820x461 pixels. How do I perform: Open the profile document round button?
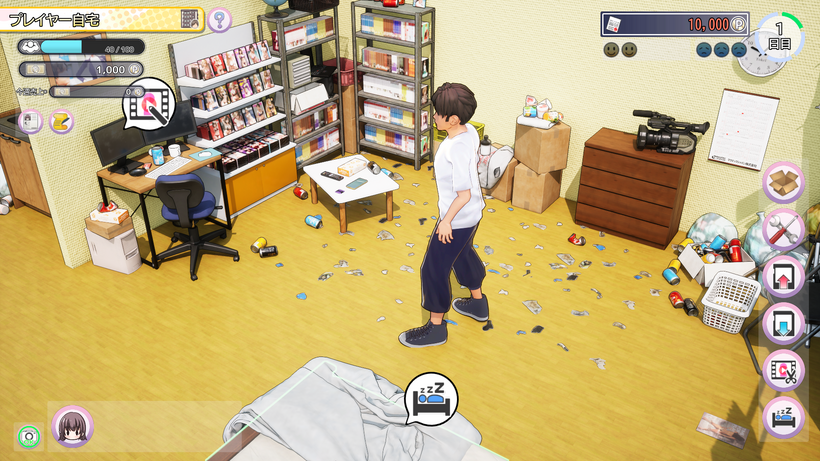[30, 121]
